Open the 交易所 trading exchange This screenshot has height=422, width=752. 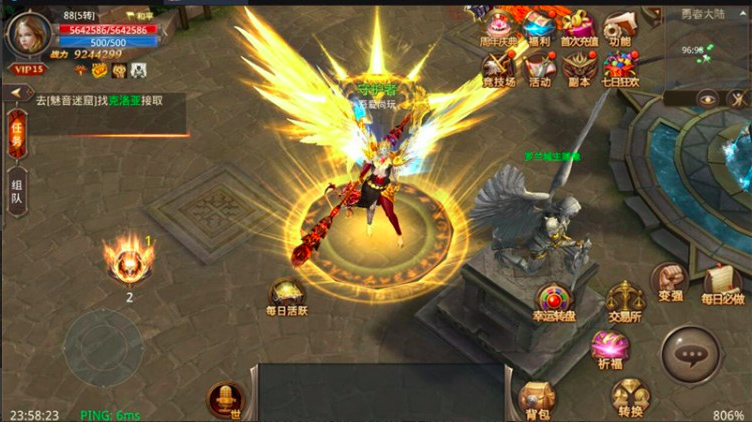coord(625,300)
